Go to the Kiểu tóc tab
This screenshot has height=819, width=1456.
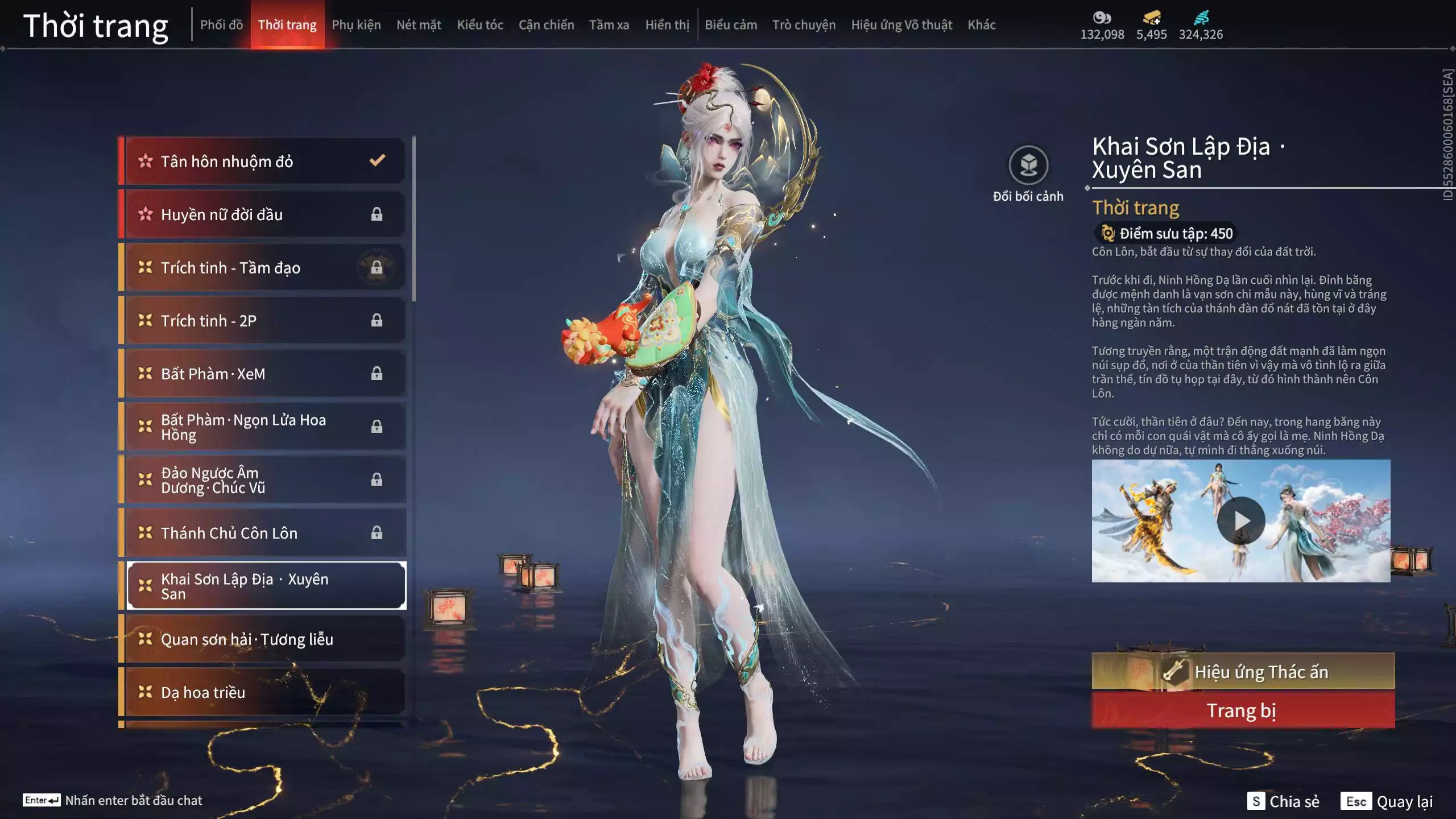click(480, 25)
